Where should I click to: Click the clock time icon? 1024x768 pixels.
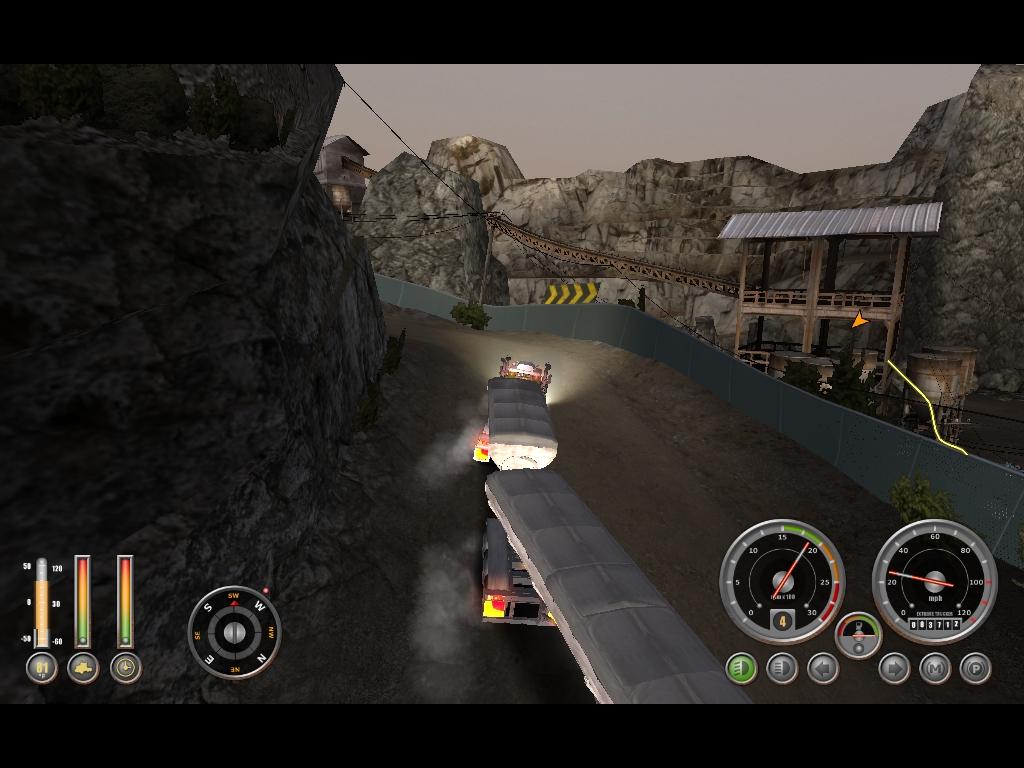[x=125, y=667]
